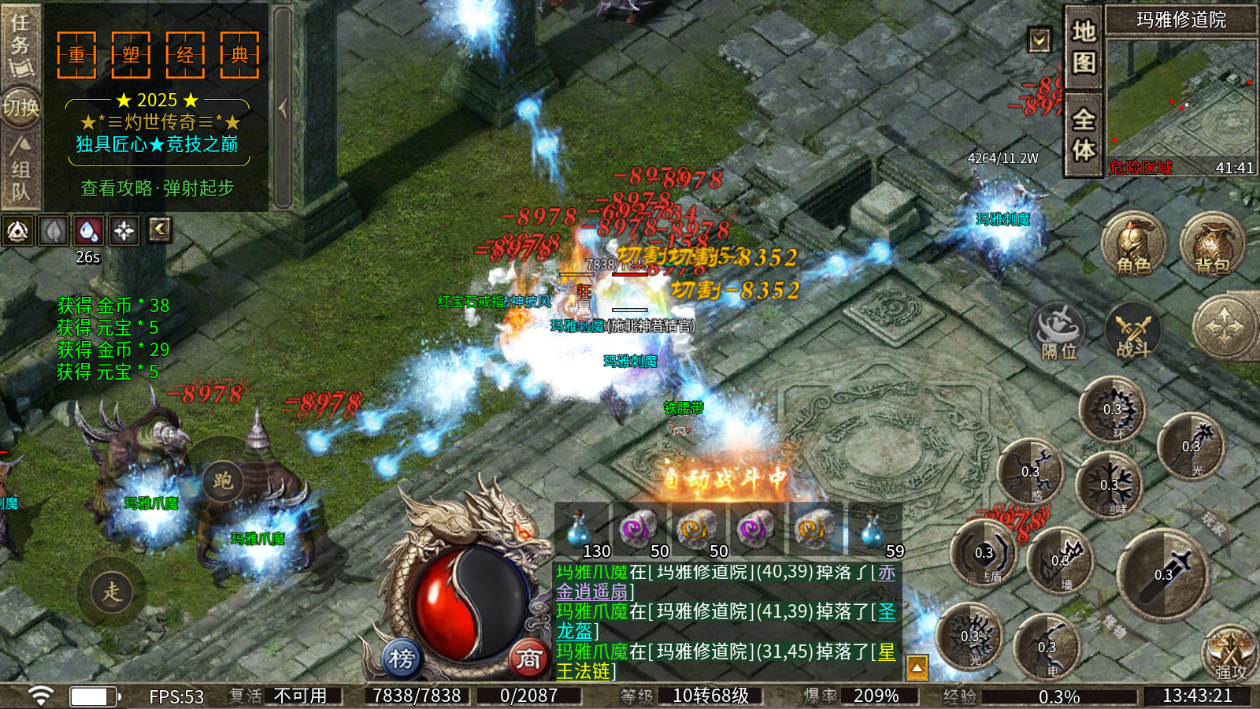Activate the 隔位 skill button
Viewport: 1260px width, 709px height.
(1058, 332)
